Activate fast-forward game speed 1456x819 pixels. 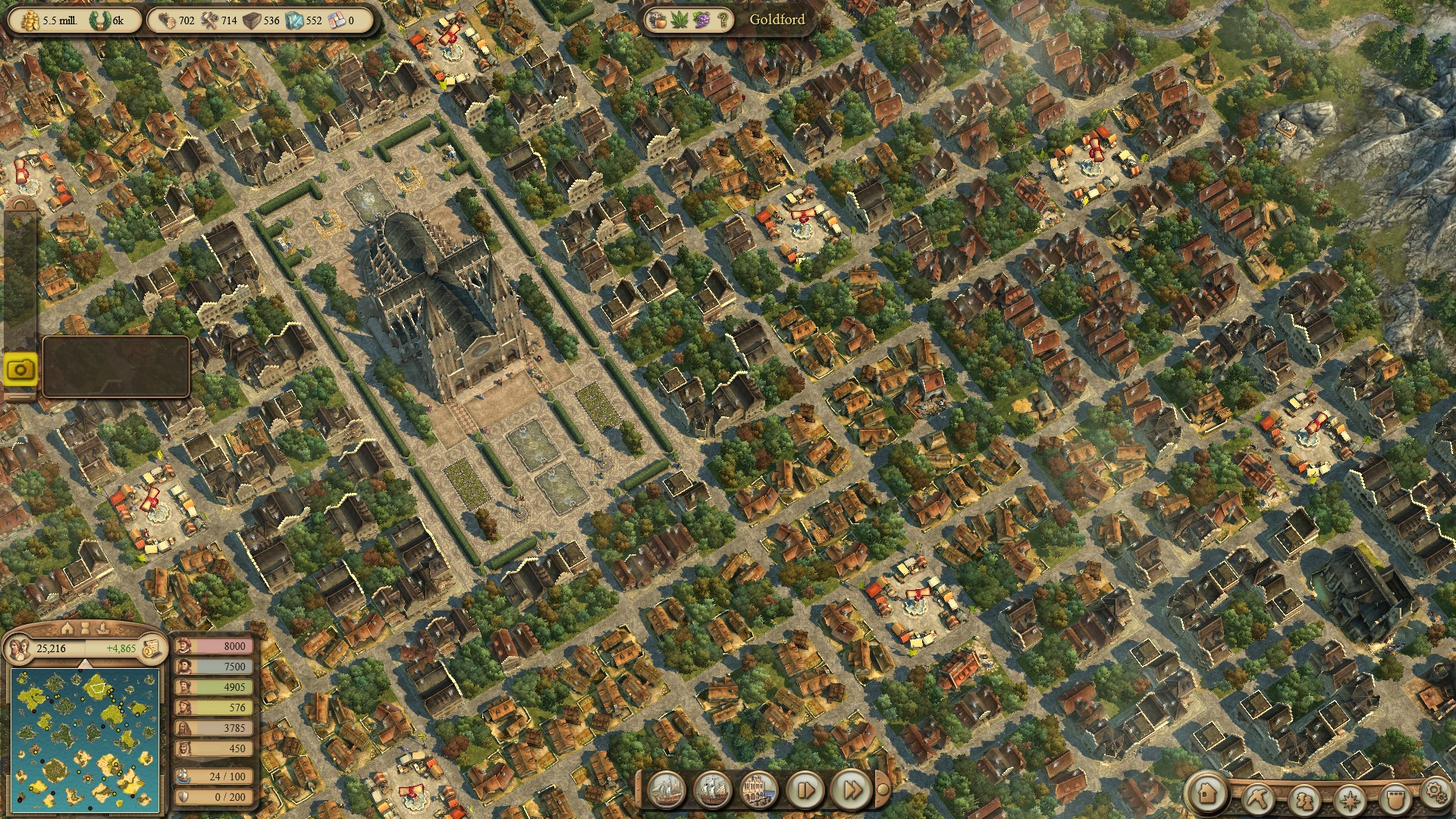click(851, 791)
